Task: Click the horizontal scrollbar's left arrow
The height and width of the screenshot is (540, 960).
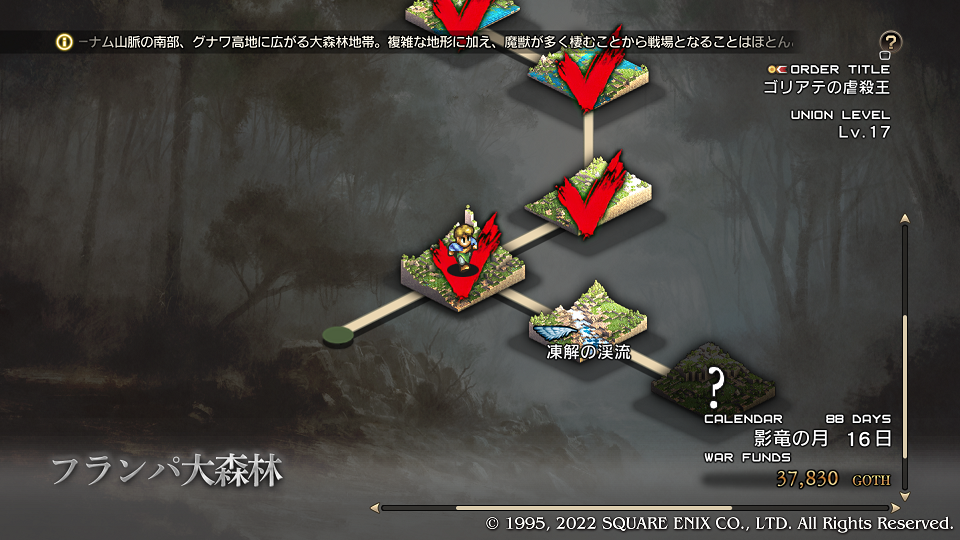Action: (374, 508)
